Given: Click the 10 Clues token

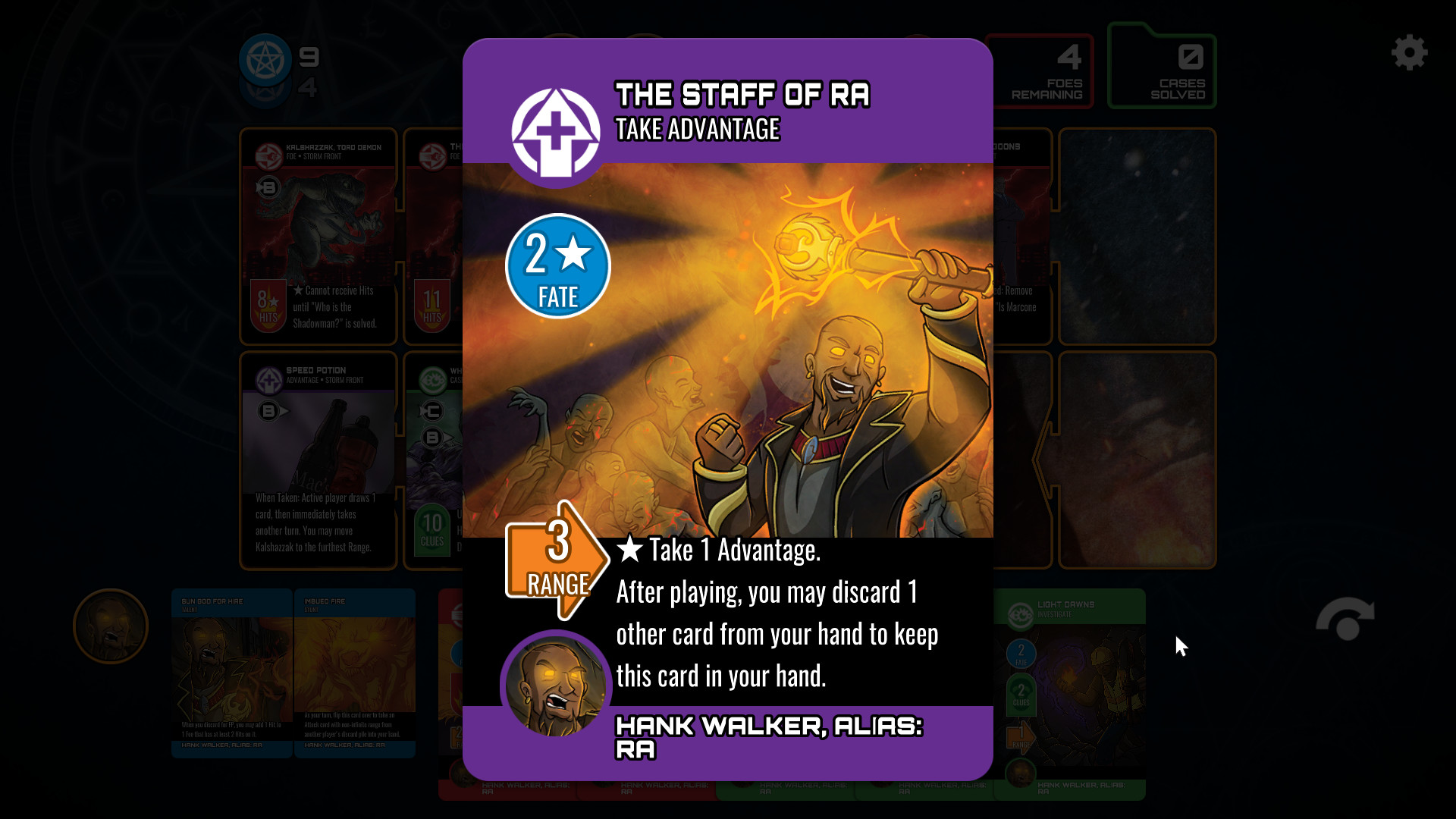Looking at the screenshot, I should [x=432, y=530].
